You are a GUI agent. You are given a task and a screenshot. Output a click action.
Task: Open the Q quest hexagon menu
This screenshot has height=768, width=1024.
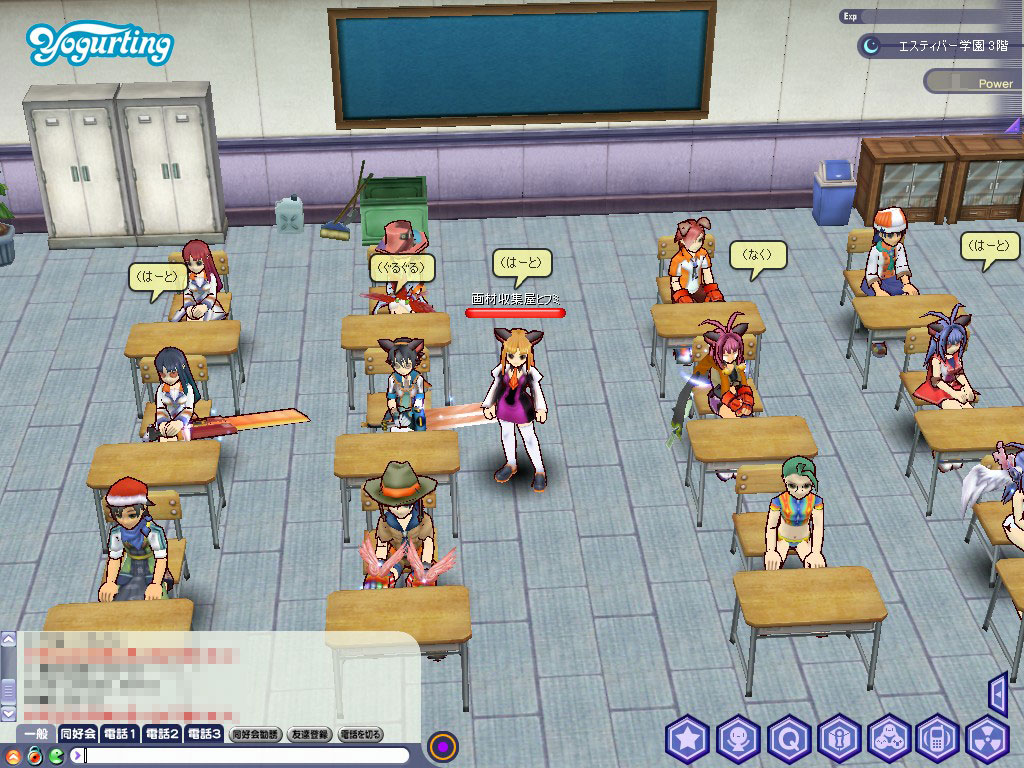pyautogui.click(x=789, y=740)
